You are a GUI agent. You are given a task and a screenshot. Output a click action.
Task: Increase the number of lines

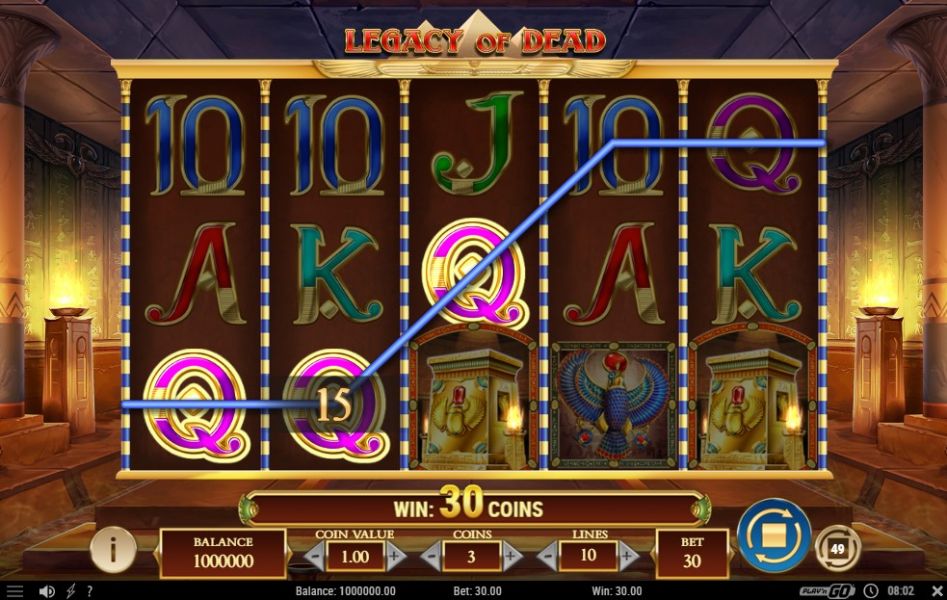[x=629, y=555]
